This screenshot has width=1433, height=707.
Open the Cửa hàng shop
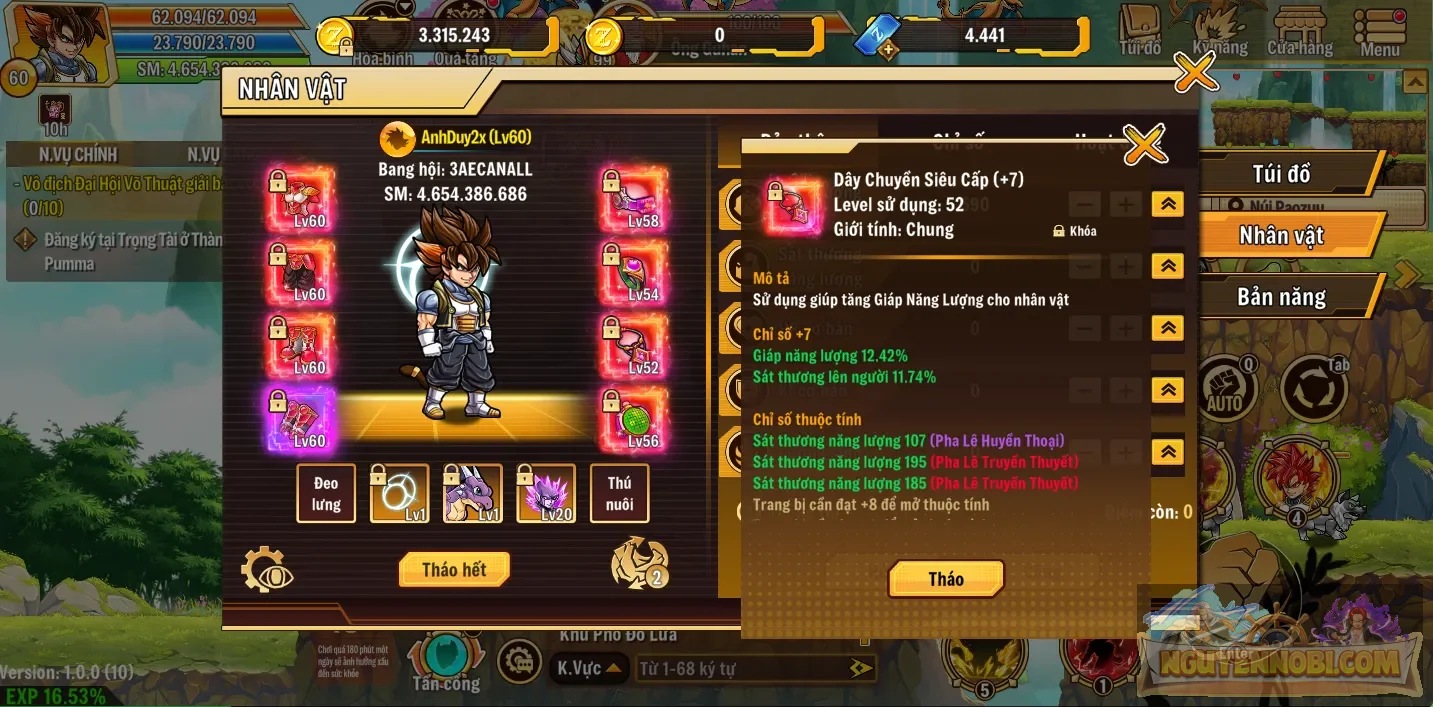[1300, 32]
